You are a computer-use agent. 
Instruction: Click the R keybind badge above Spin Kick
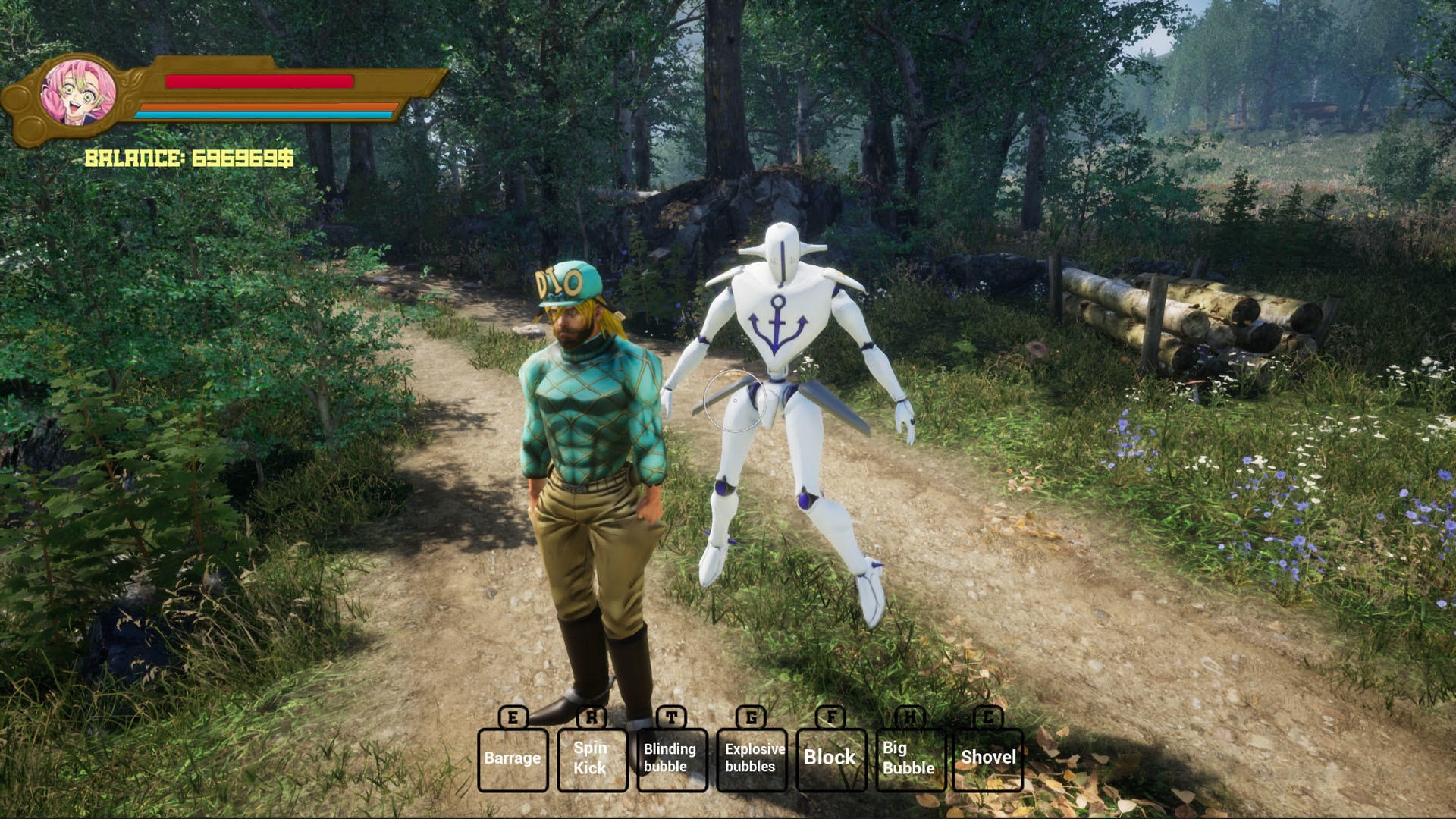click(x=592, y=717)
